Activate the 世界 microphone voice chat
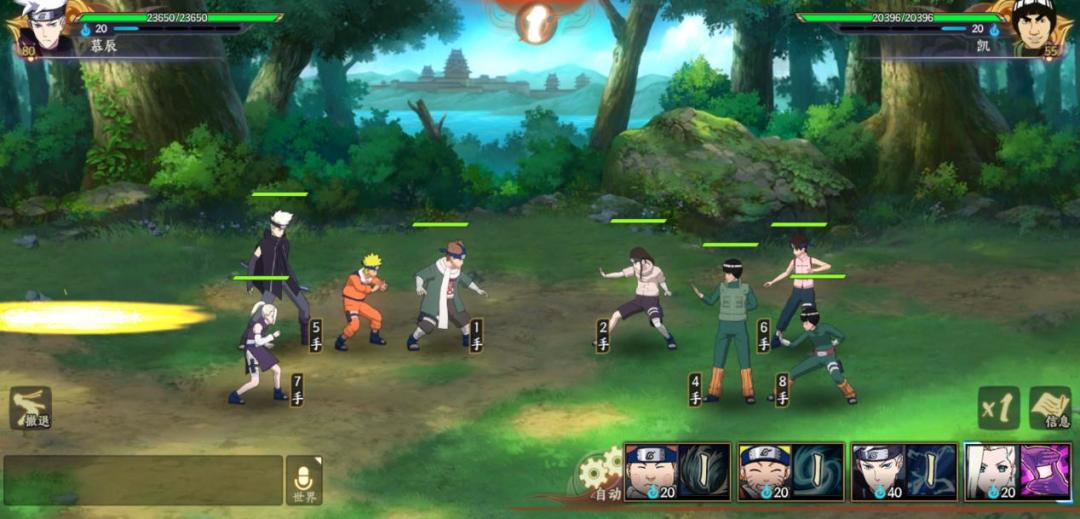 [x=304, y=480]
